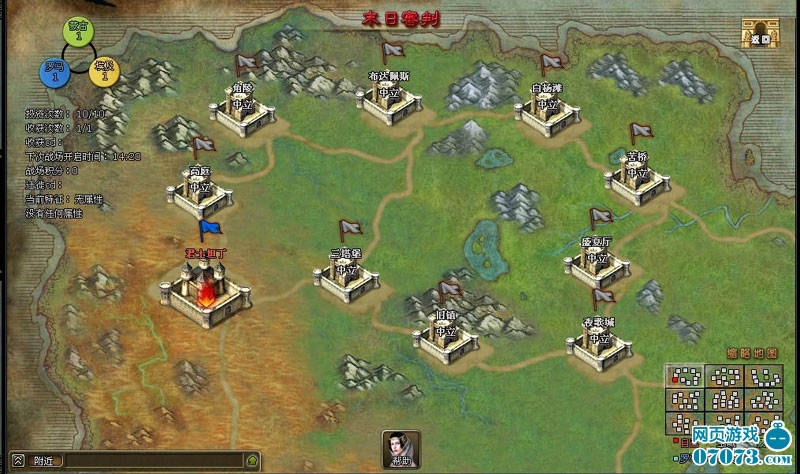Viewport: 800px width, 474px height.
Task: Click the top-left thumbnail map cell
Action: [x=685, y=375]
